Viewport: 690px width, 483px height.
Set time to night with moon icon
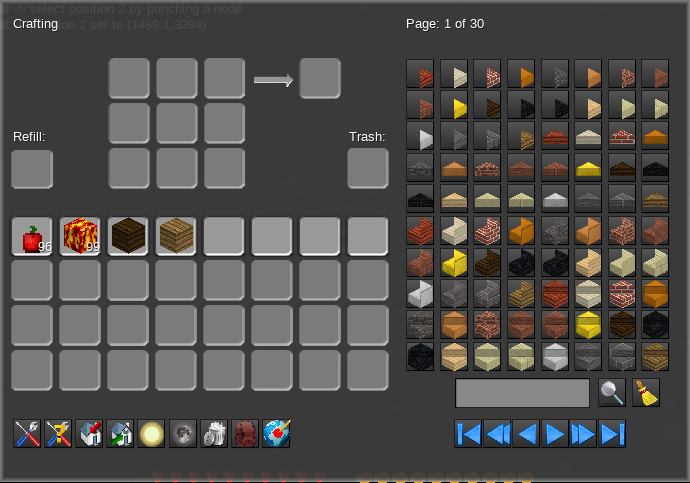(x=183, y=433)
